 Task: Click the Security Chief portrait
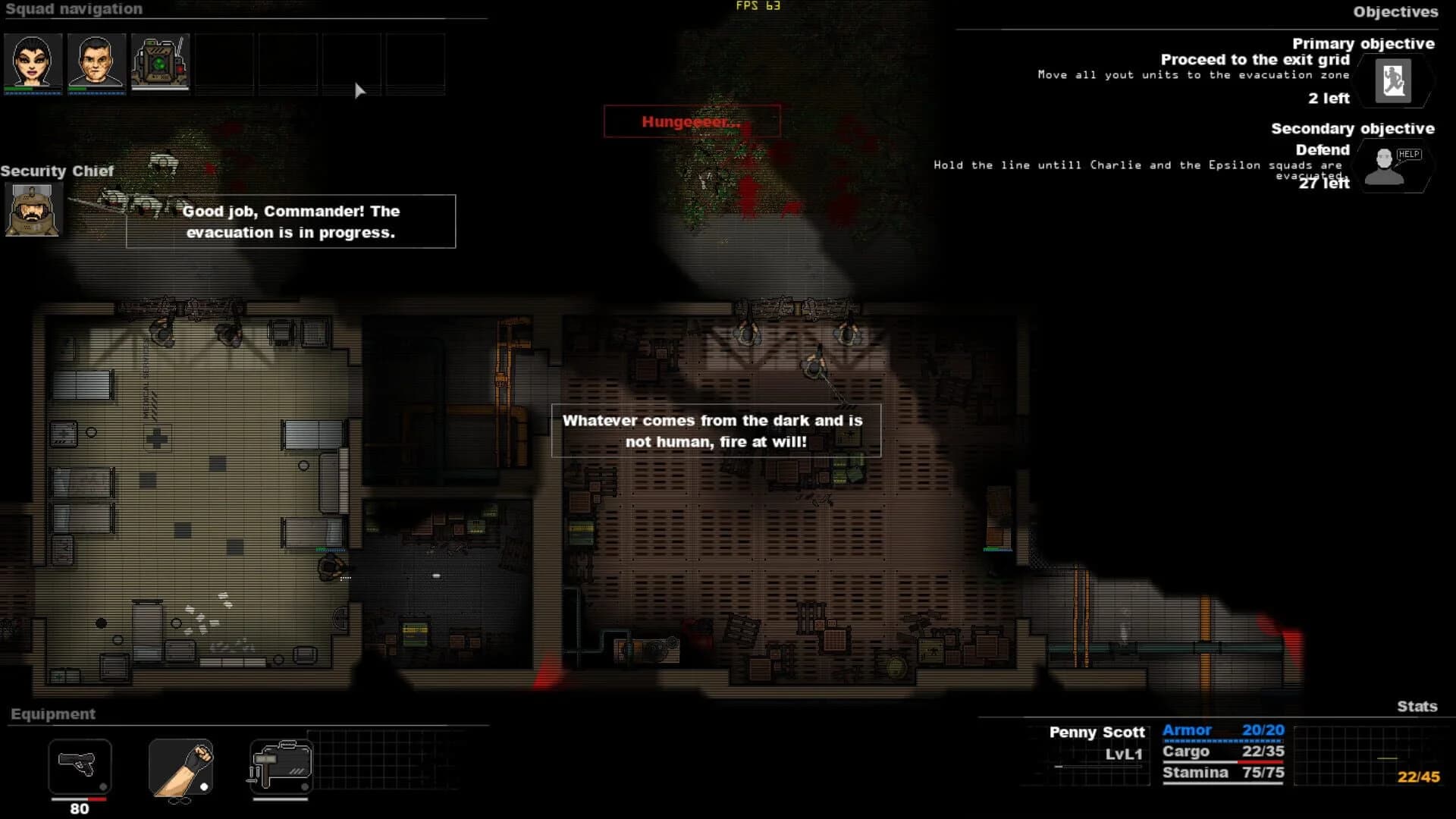tap(32, 209)
